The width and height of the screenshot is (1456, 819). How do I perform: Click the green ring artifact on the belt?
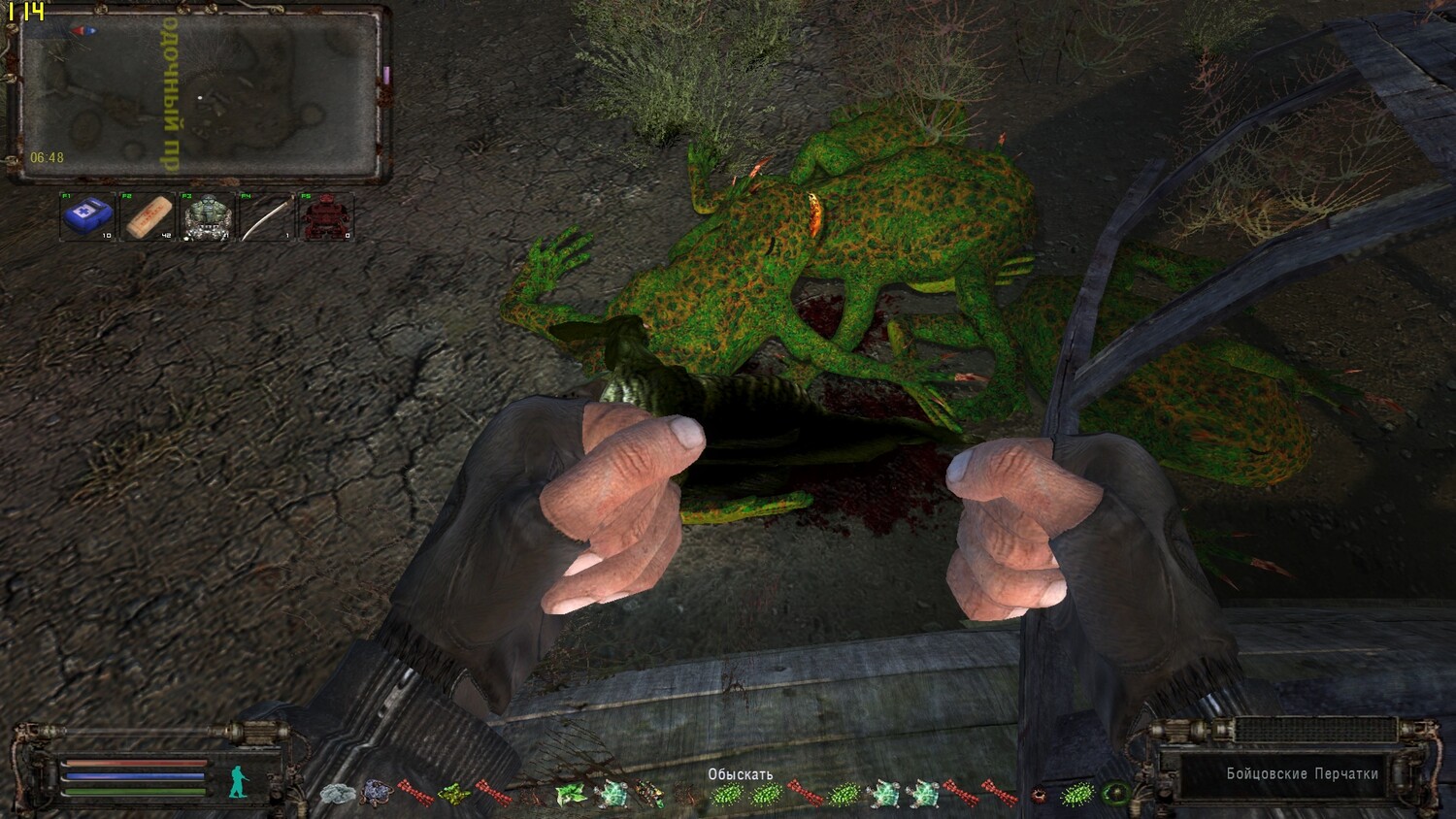[x=1115, y=794]
